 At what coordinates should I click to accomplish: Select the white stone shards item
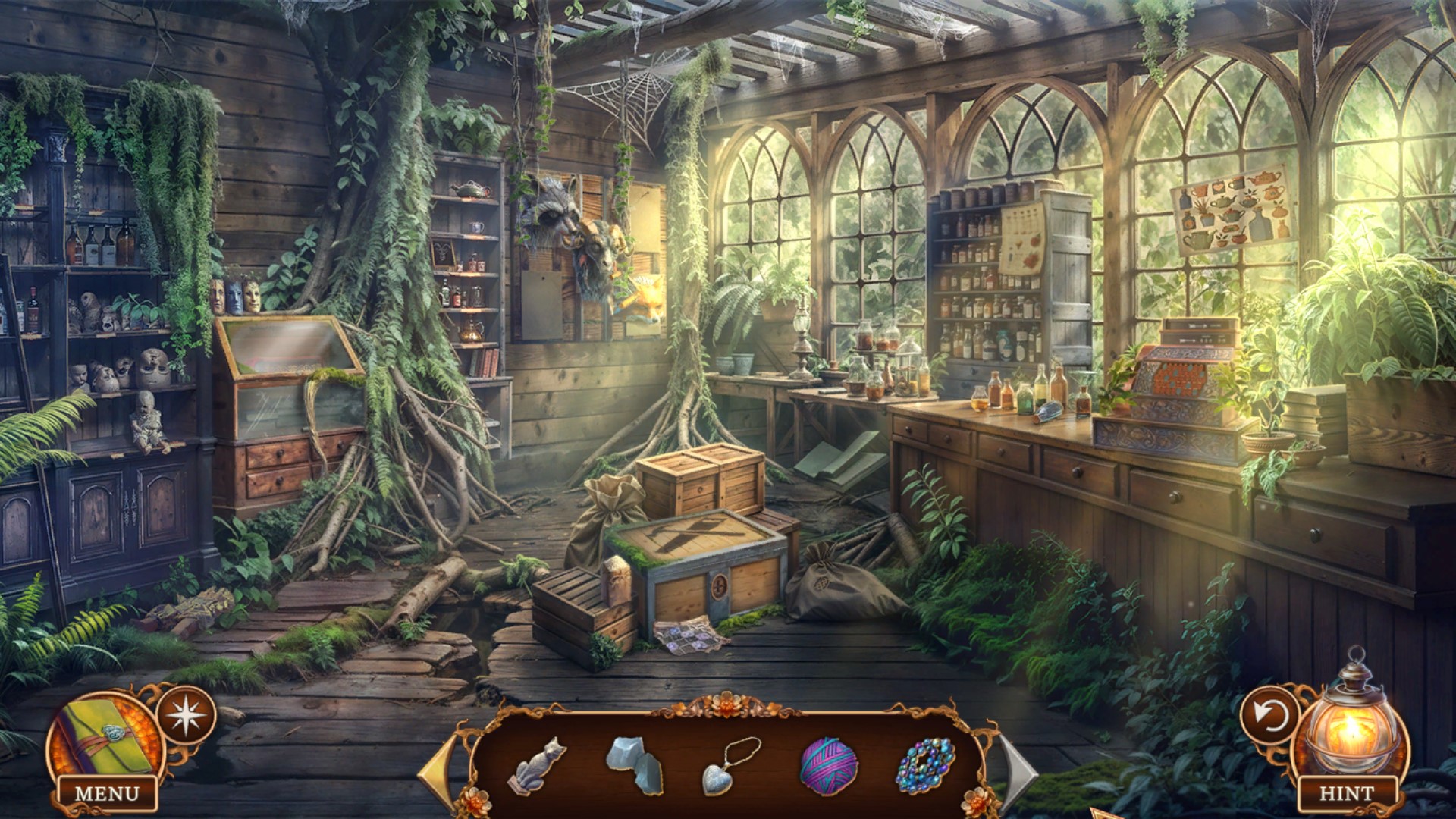(x=635, y=764)
